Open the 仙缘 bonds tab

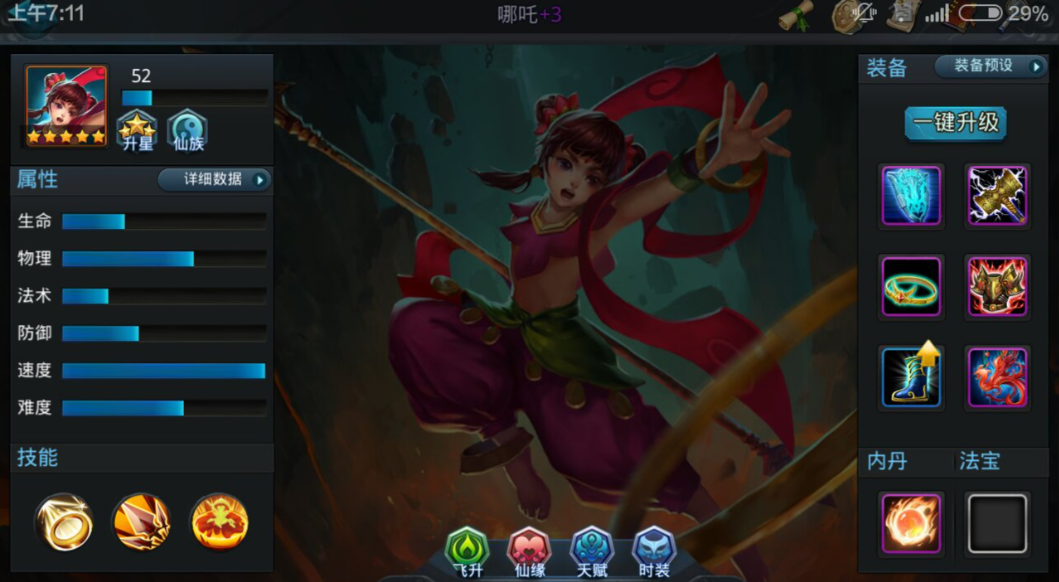(530, 551)
